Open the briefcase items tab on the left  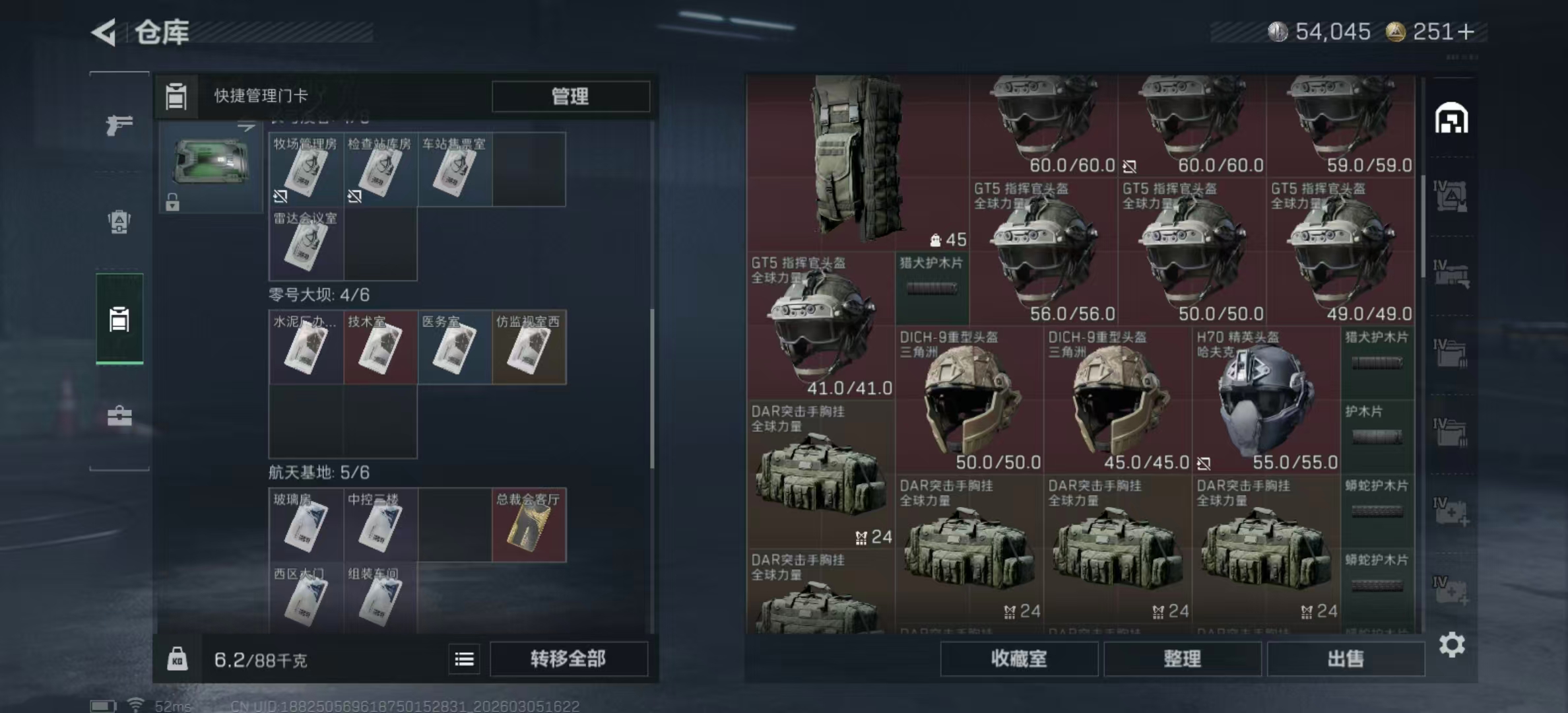119,416
